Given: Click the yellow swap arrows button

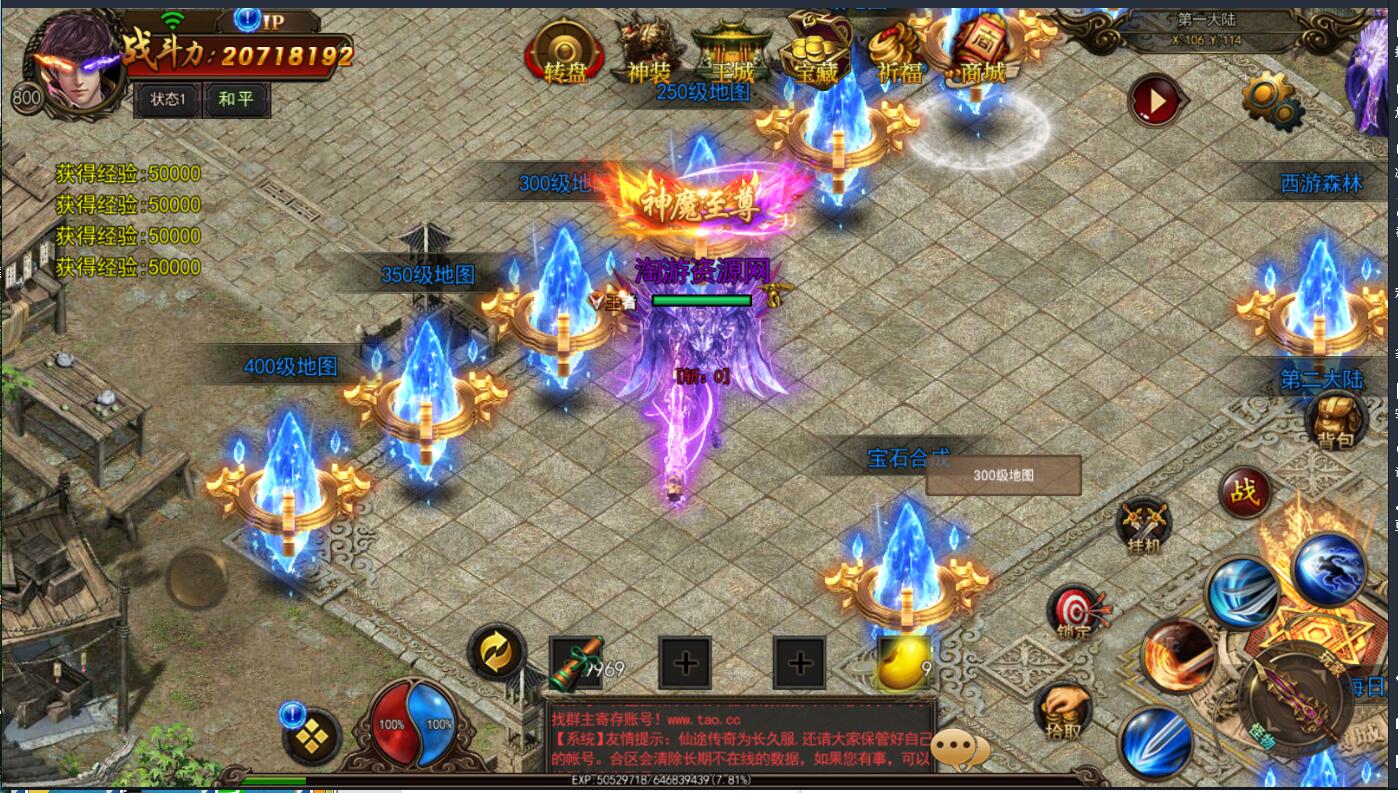Looking at the screenshot, I should pyautogui.click(x=496, y=652).
